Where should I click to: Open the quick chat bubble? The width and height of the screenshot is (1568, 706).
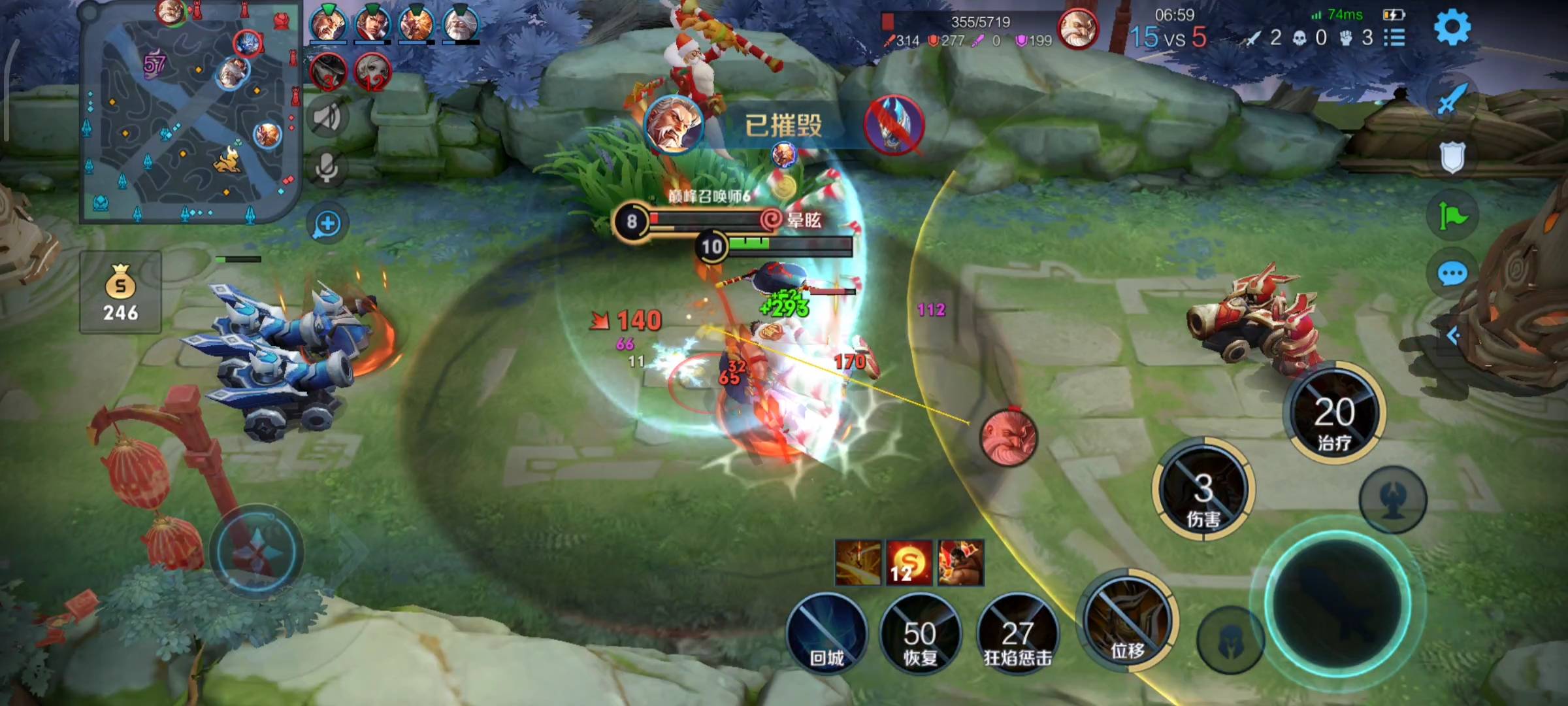coord(1453,273)
